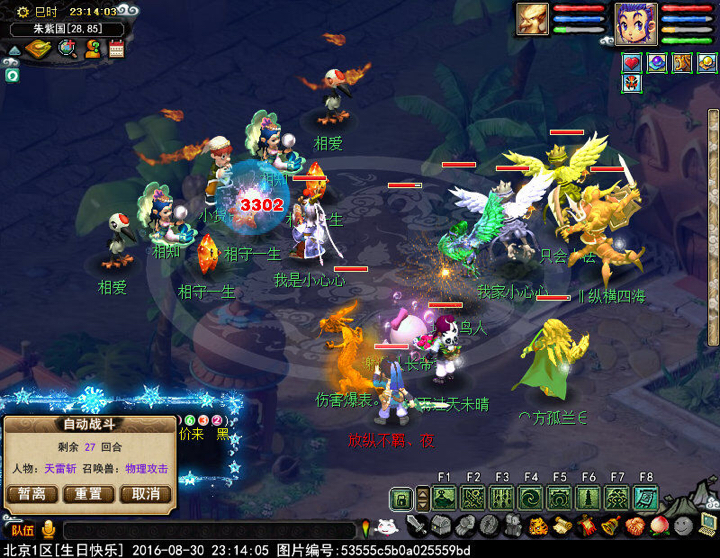This screenshot has width=720, height=558.
Task: Cancel auto-battle with 取消 button
Action: (145, 494)
